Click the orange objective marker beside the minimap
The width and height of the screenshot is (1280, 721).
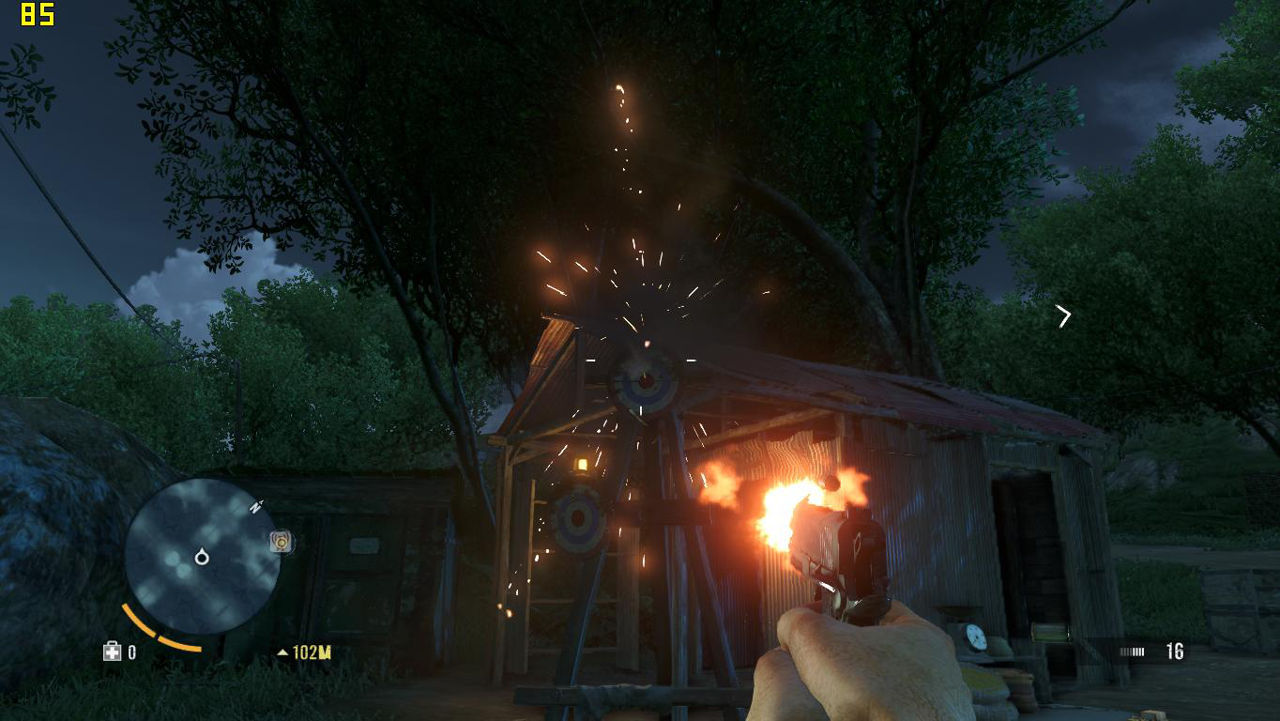tap(282, 541)
